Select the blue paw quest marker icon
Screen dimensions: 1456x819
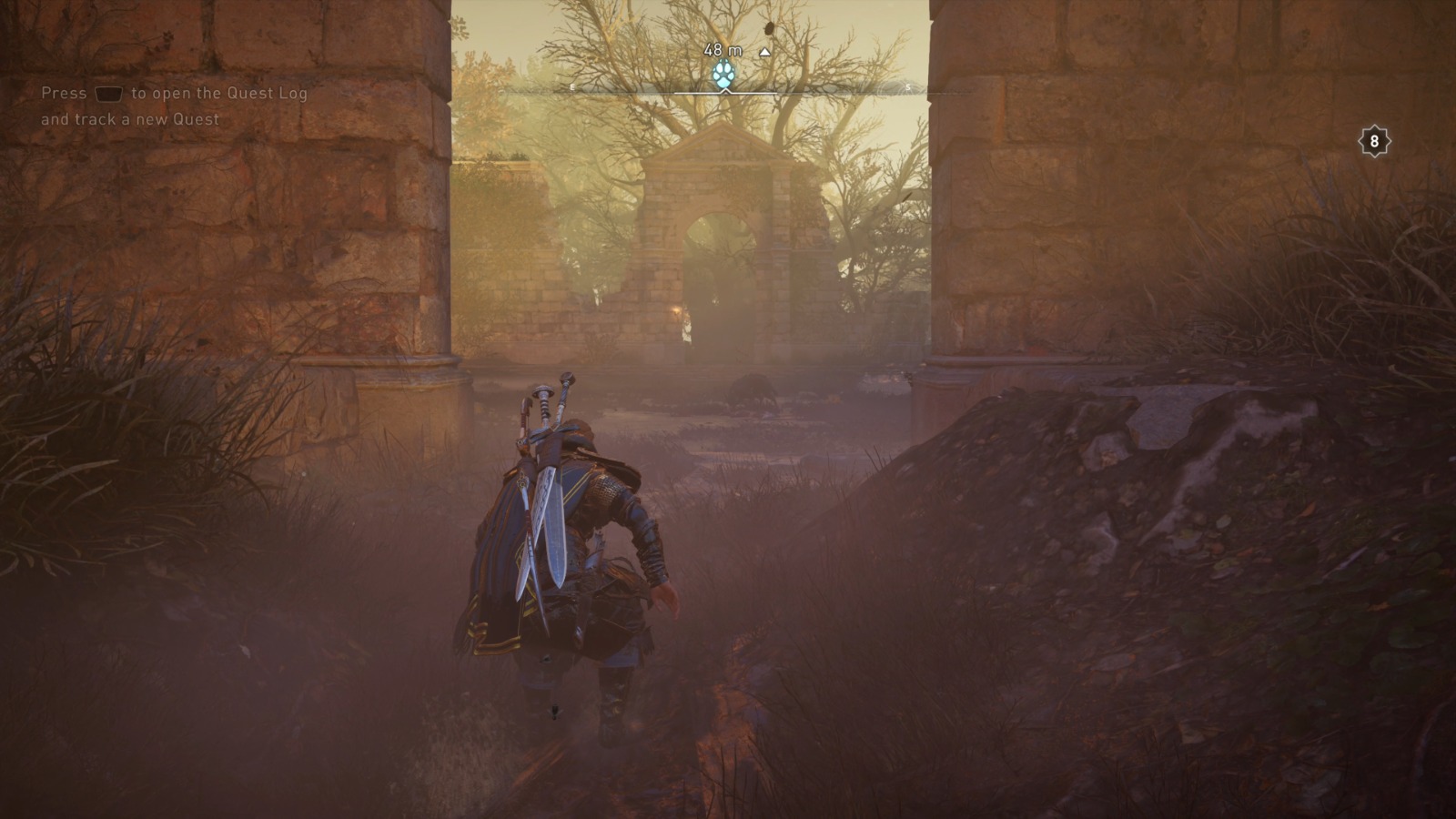[x=724, y=75]
